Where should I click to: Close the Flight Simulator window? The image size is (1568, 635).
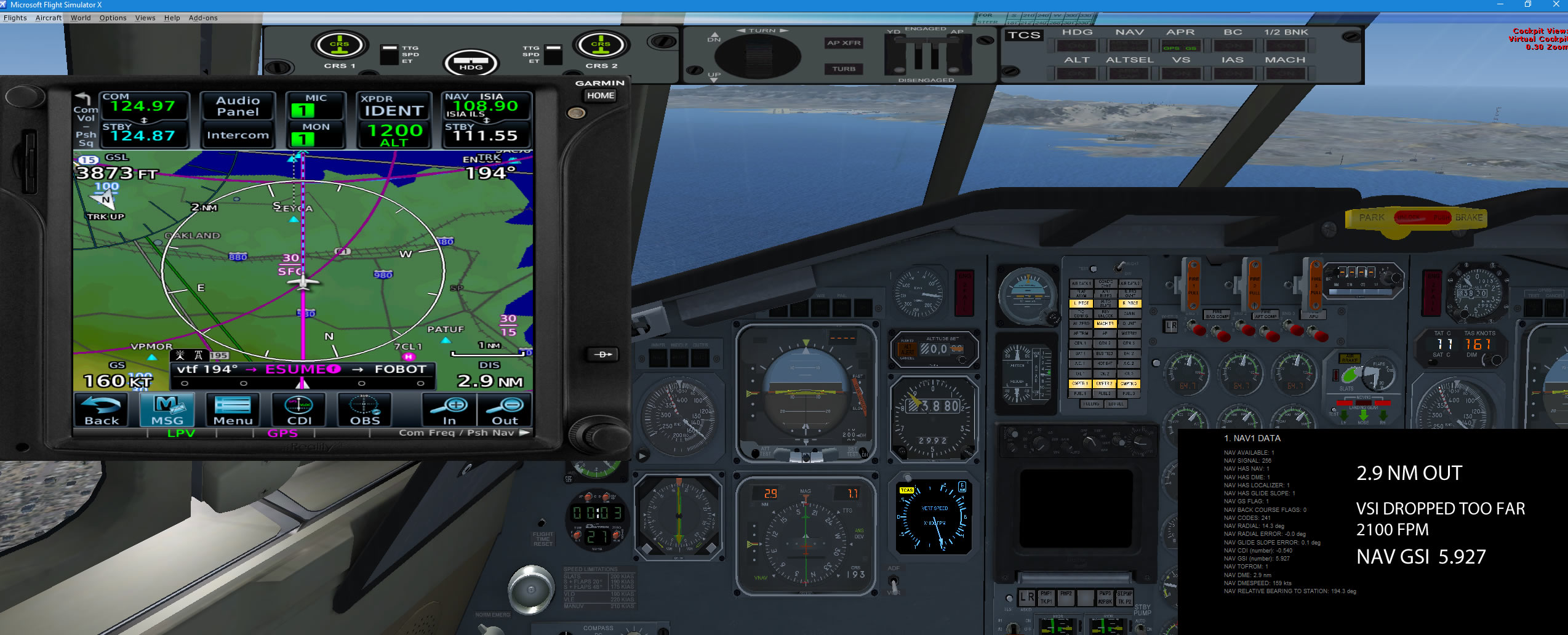coord(1556,4)
